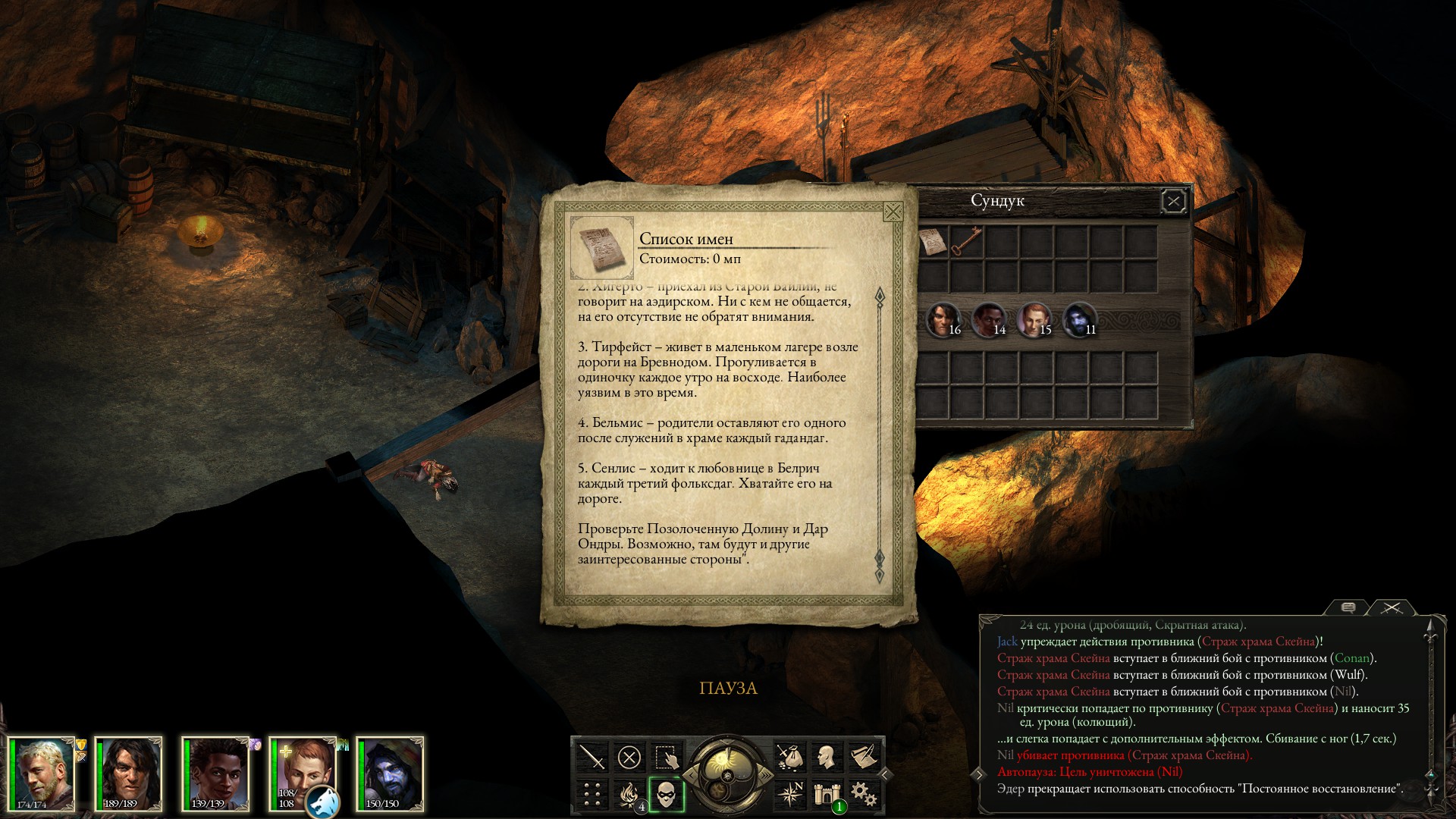Viewport: 1456px width, 819px height.
Task: Cancel action with the circled X button
Action: [629, 757]
